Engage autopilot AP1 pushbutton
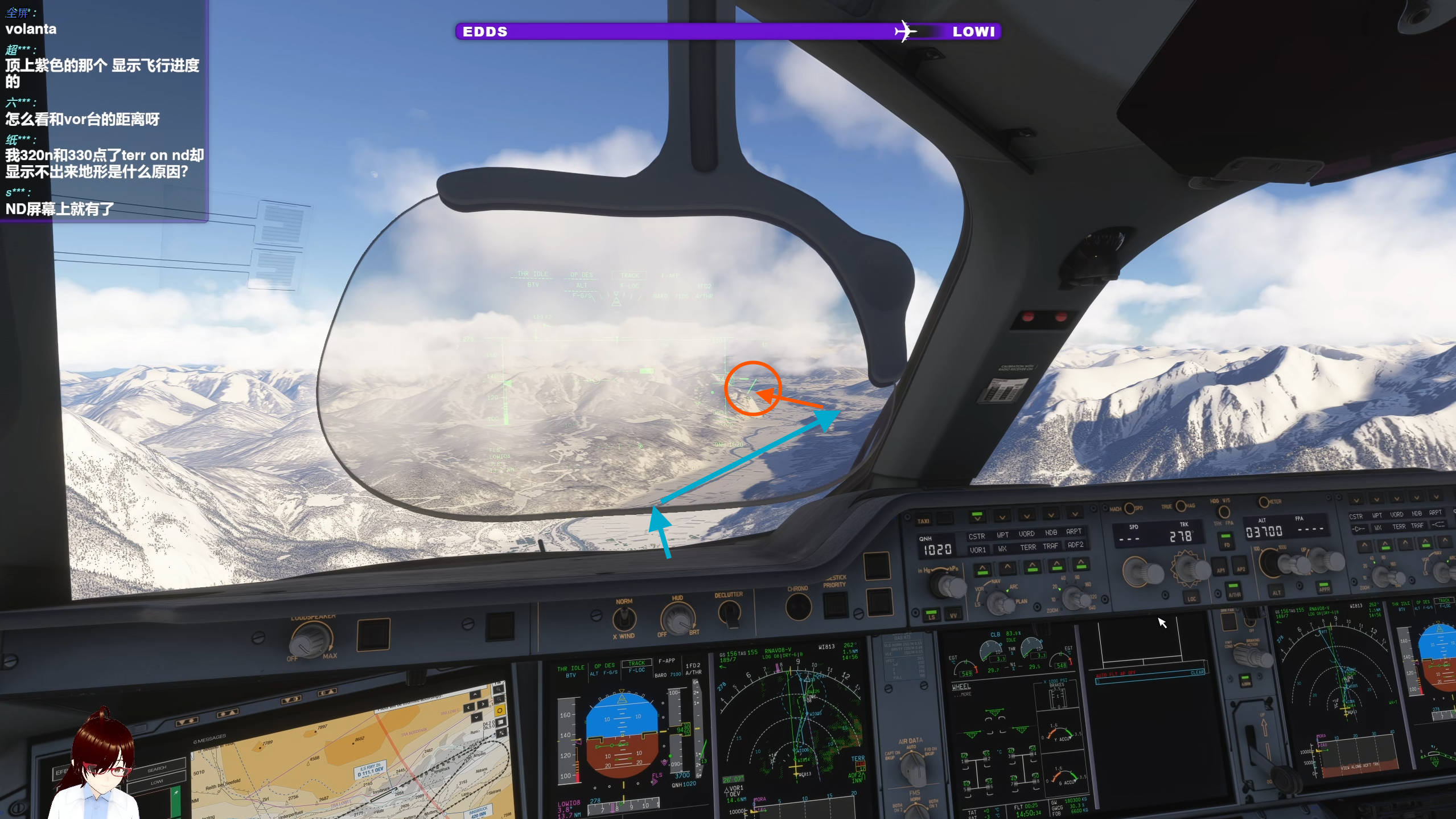This screenshot has width=1456, height=819. point(1220,570)
